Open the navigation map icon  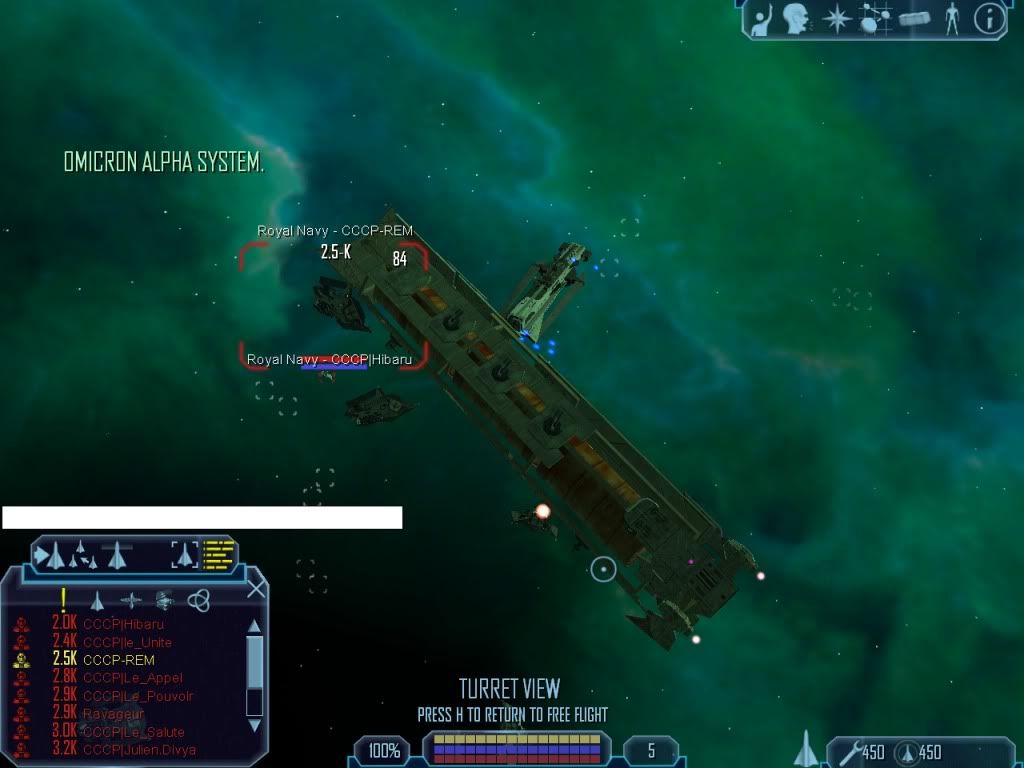pos(875,18)
